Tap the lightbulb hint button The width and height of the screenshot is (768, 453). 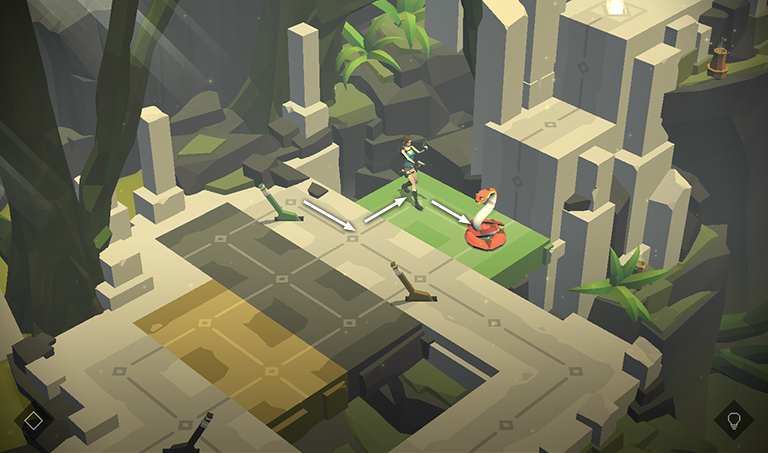733,419
